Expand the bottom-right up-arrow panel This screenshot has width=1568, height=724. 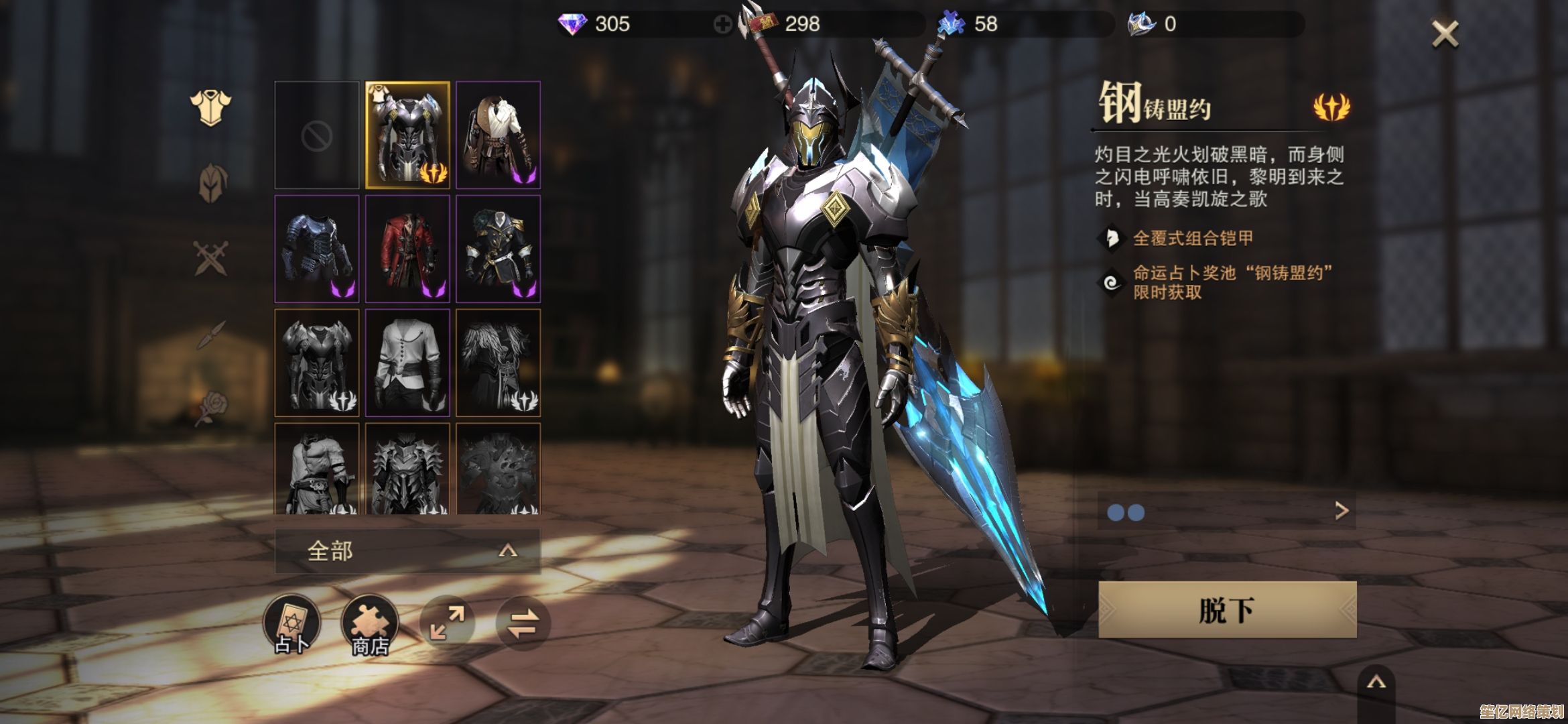coord(1376,684)
